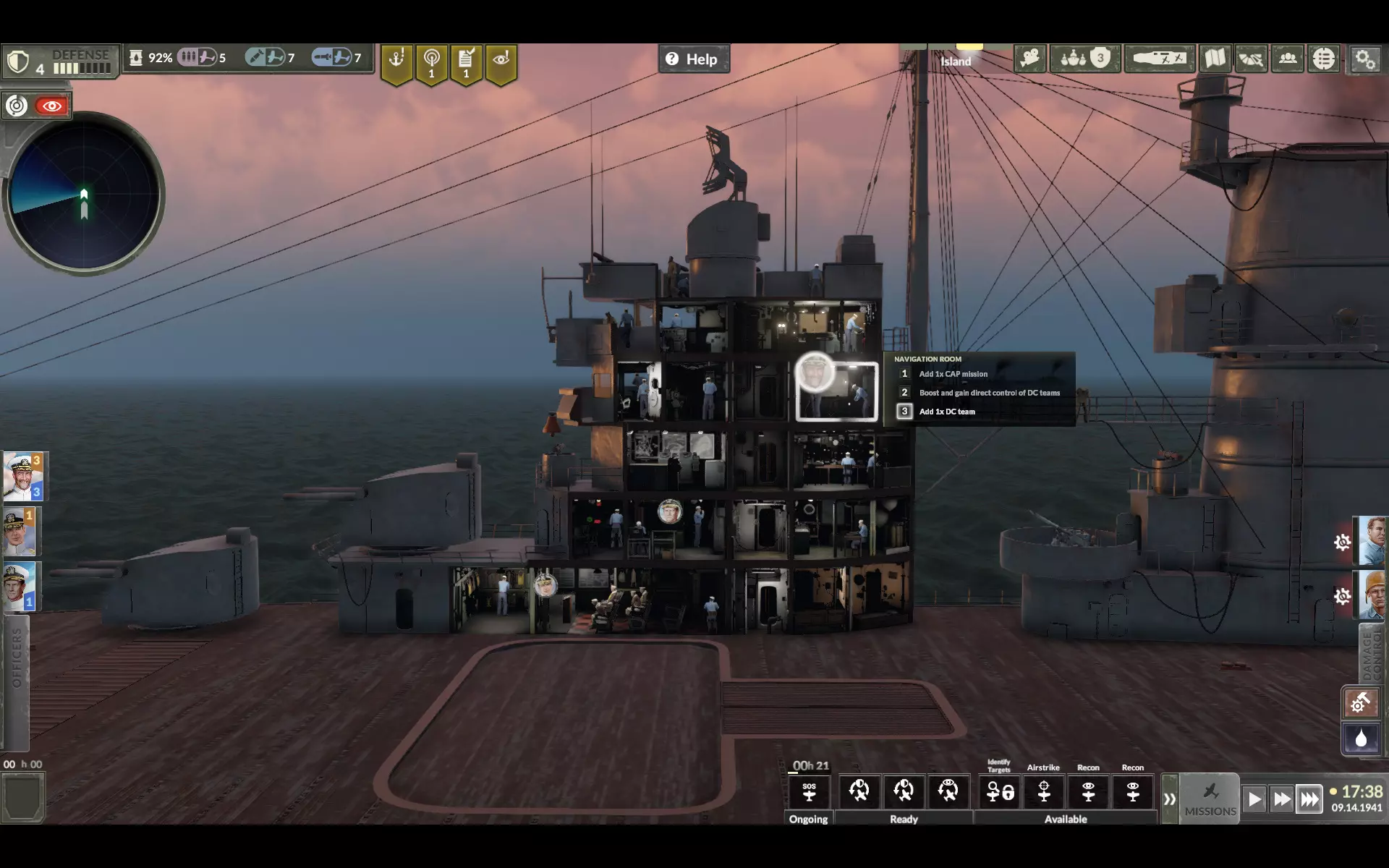Select the Identify Targets mission

(999, 791)
